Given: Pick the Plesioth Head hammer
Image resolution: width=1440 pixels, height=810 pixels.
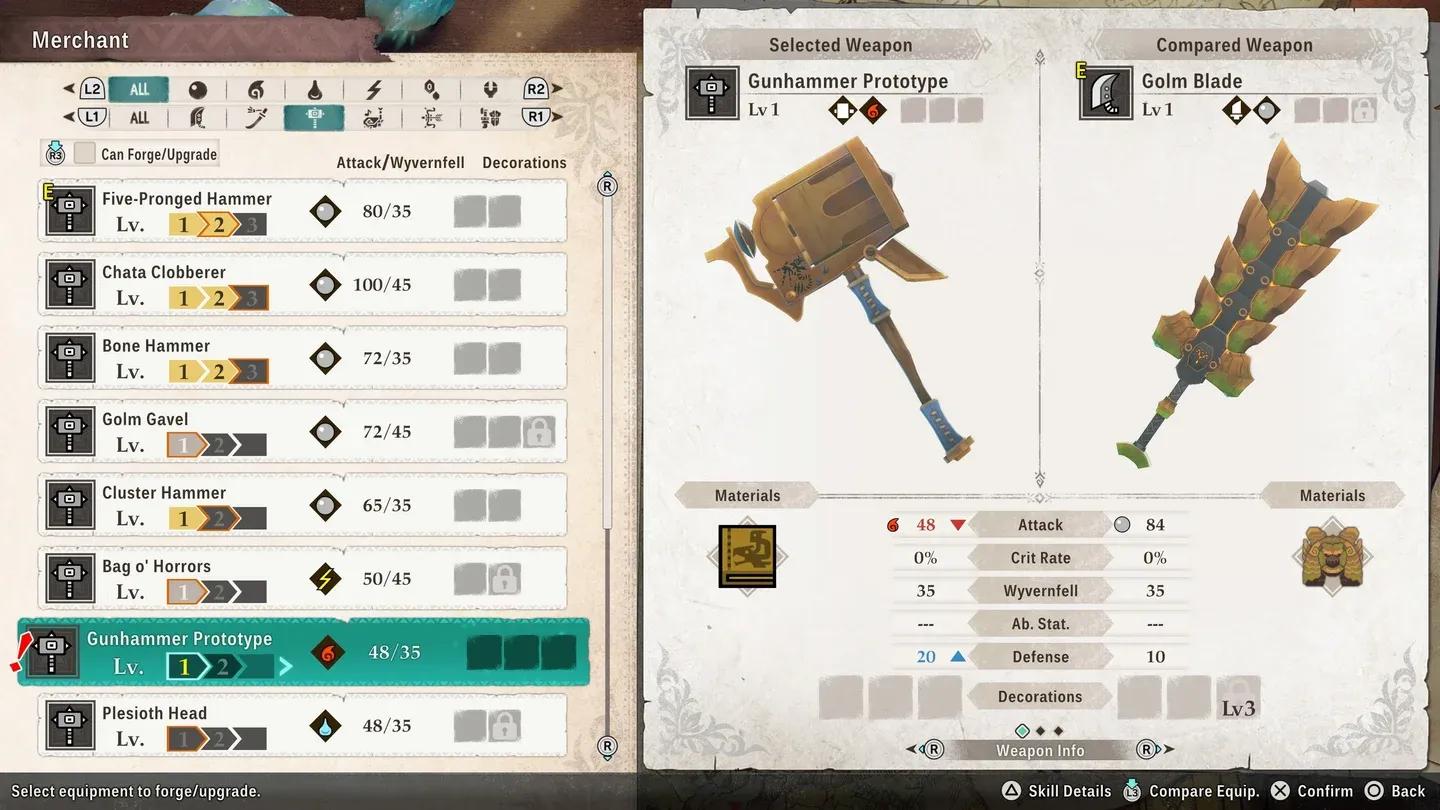Looking at the screenshot, I should tap(302, 724).
